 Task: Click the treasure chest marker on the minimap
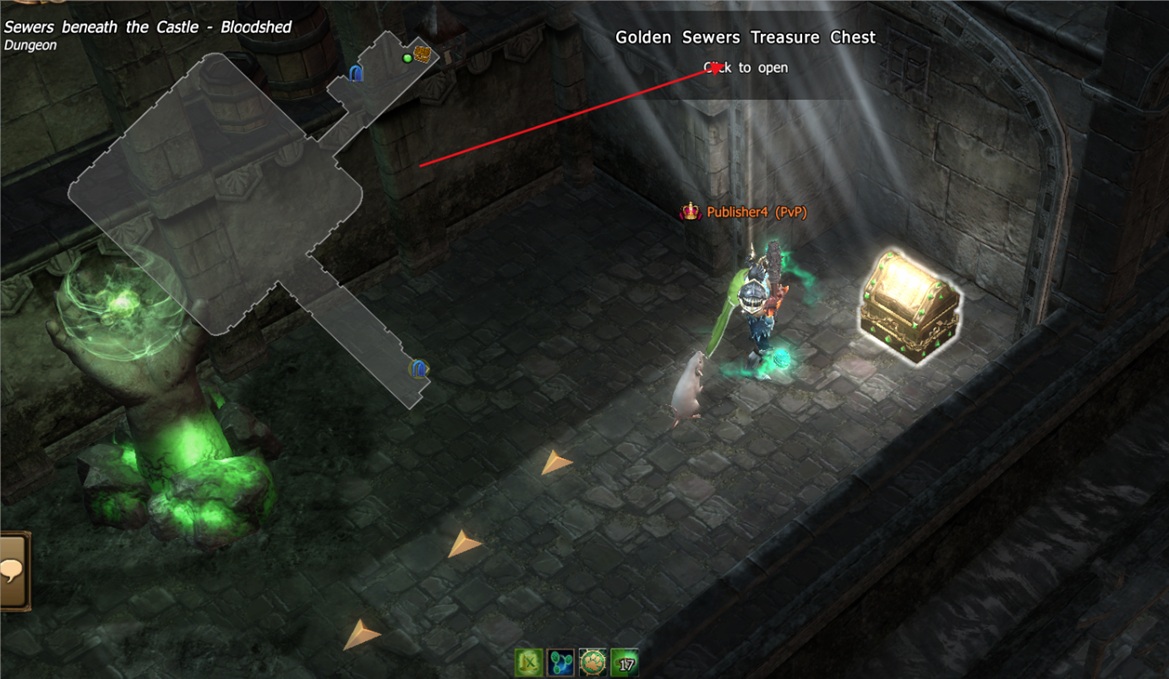[423, 54]
